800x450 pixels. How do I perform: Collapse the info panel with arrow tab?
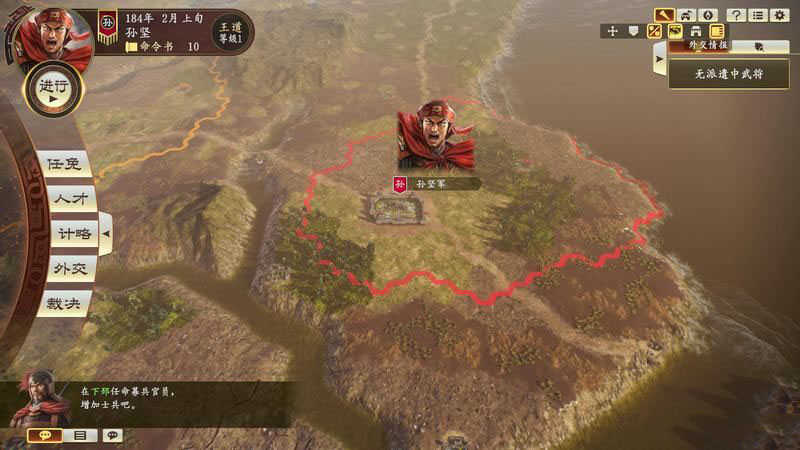coord(659,60)
